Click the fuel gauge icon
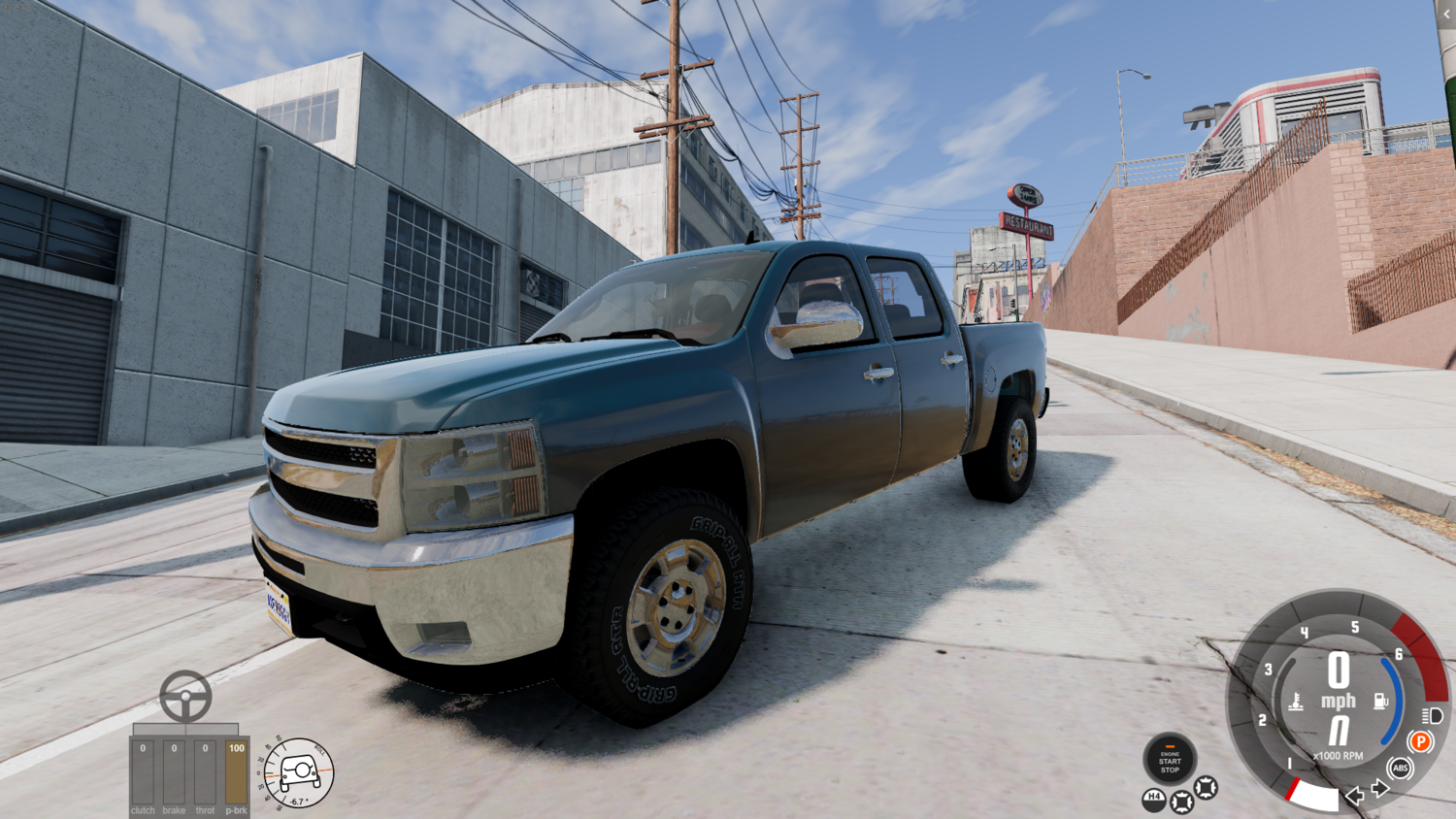The image size is (1456, 819). pyautogui.click(x=1380, y=700)
